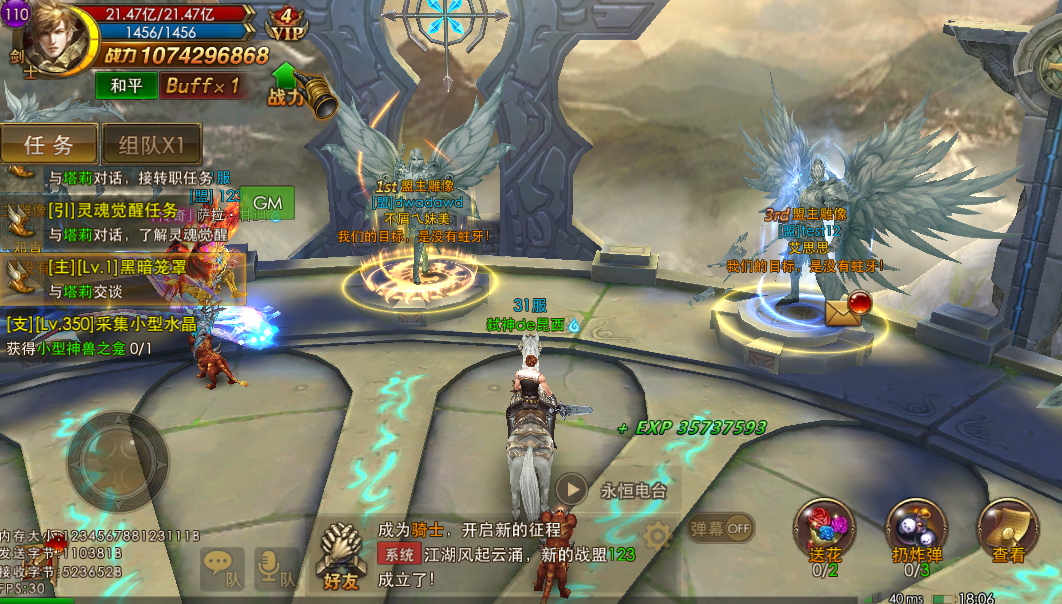Activate the team voice microphone button
This screenshot has height=604, width=1062.
pyautogui.click(x=276, y=567)
